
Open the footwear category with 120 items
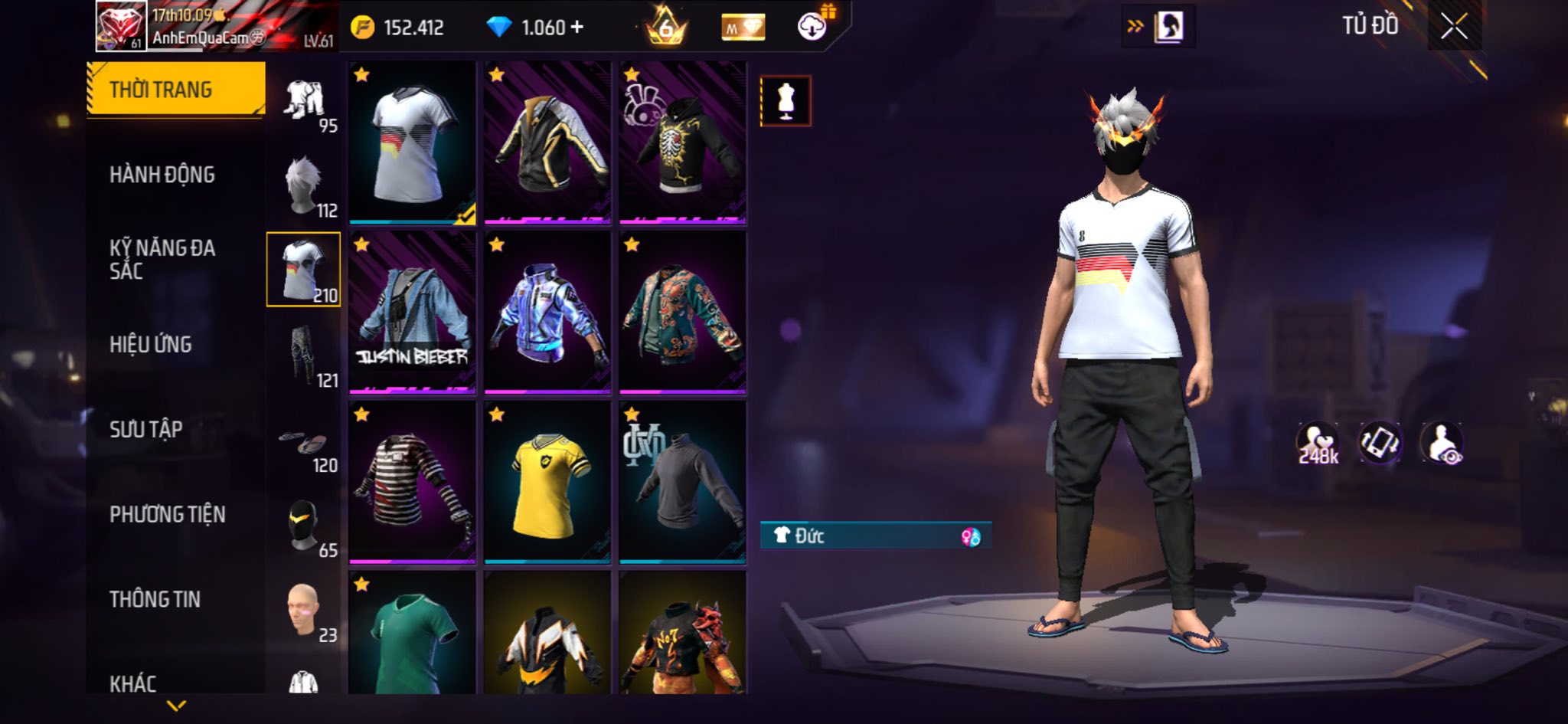click(x=304, y=448)
